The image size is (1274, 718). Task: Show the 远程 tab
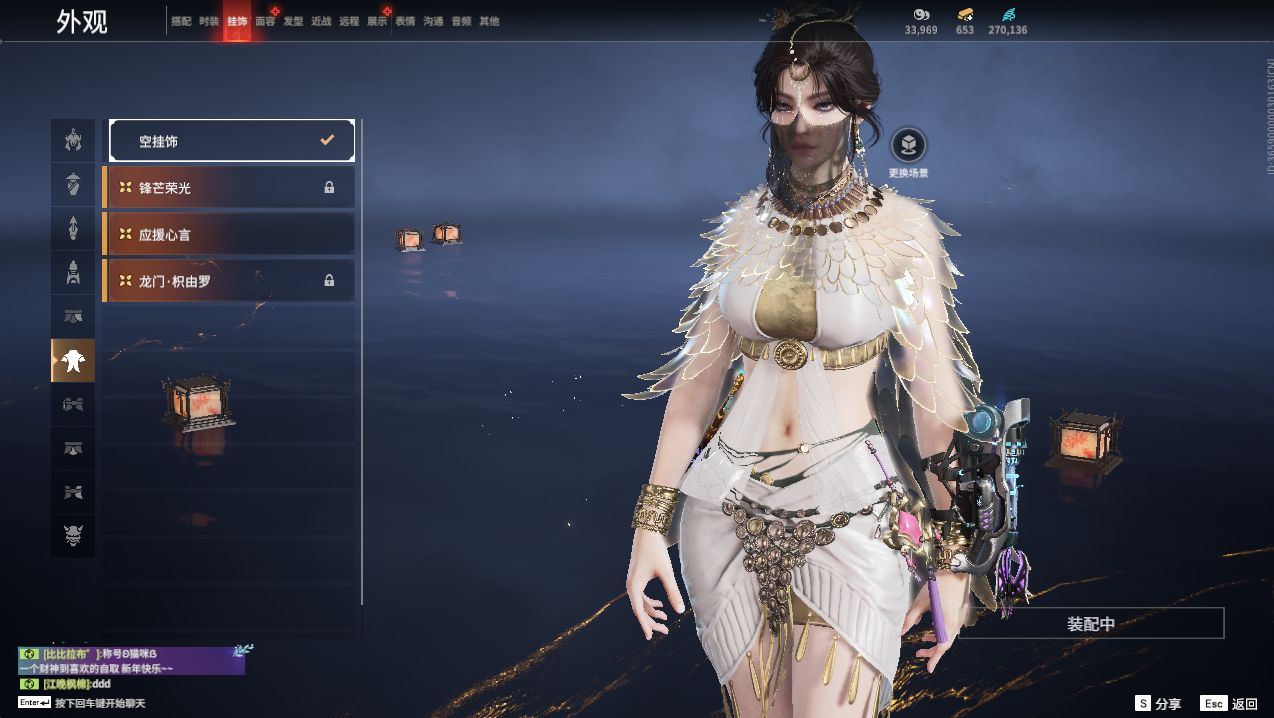(349, 21)
